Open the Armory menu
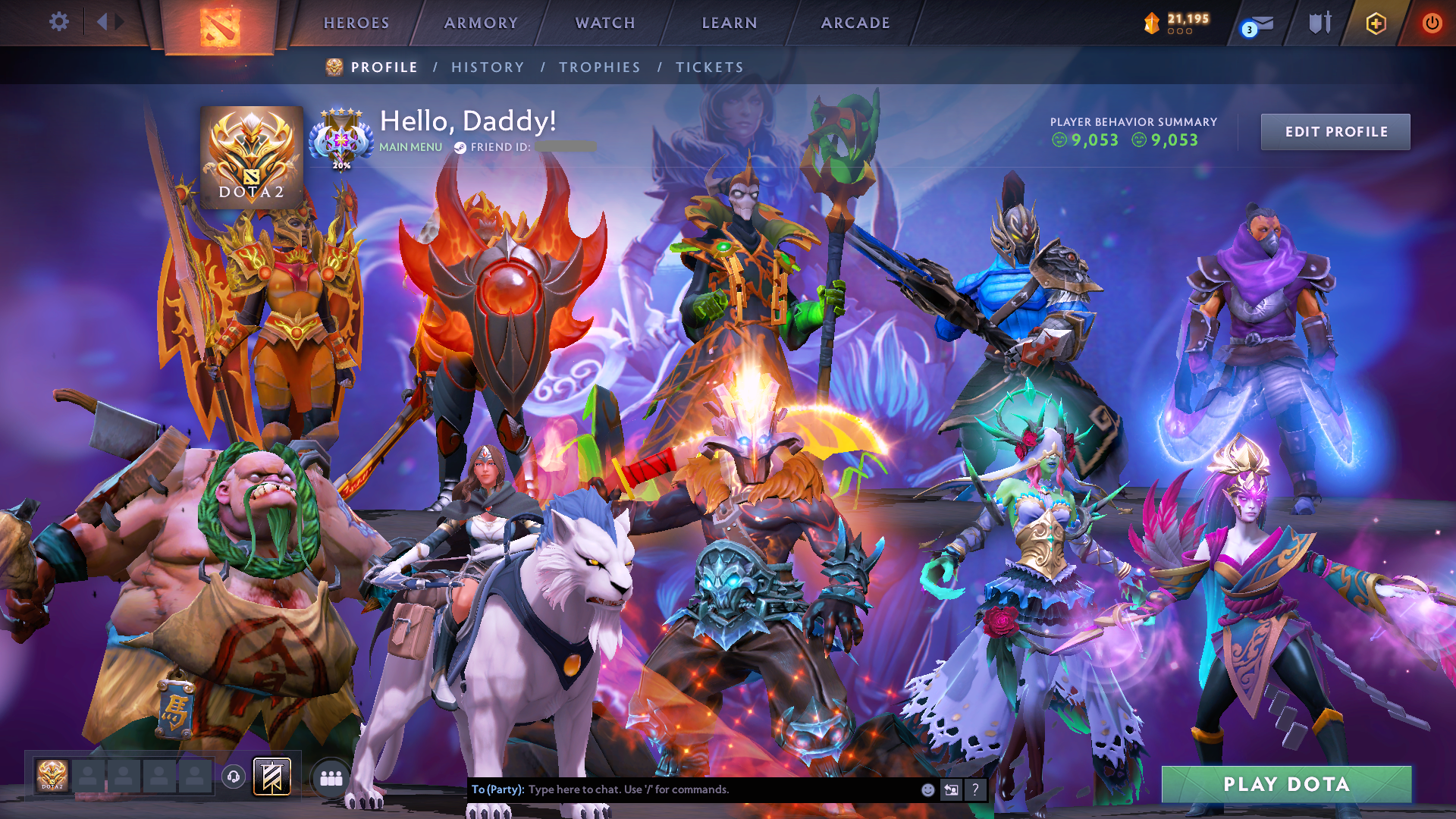The image size is (1456, 819). 481,23
